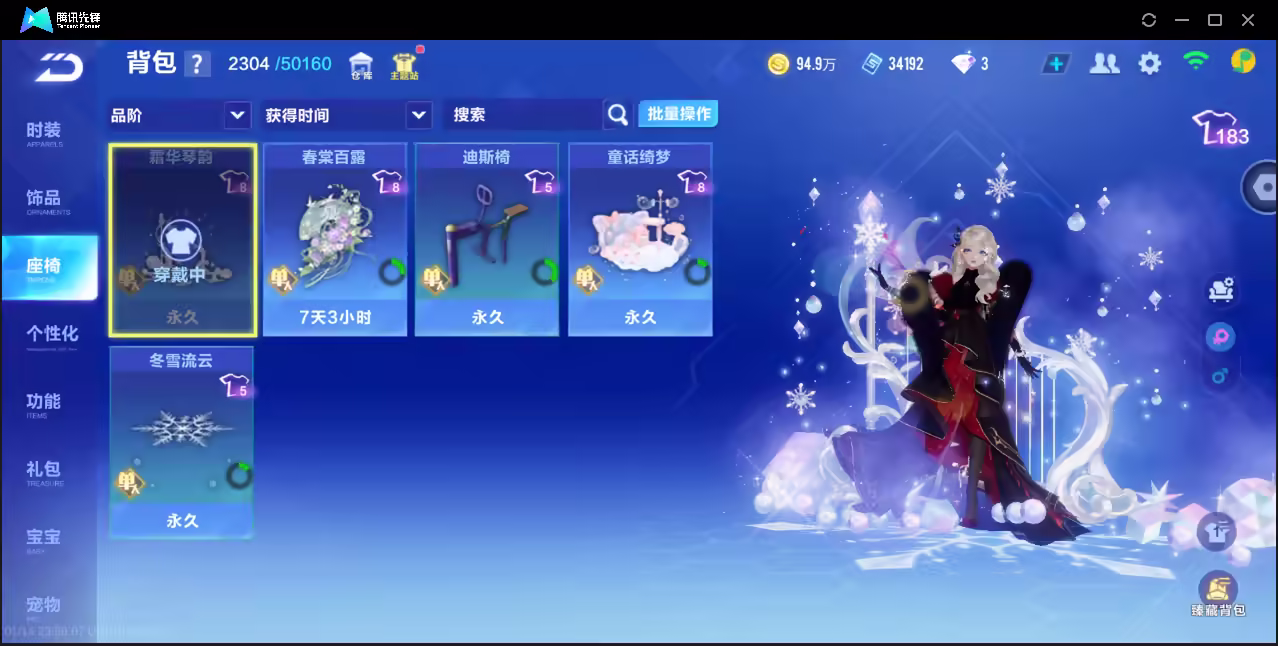
Task: Activate the 批量操作 batch button
Action: [x=678, y=114]
